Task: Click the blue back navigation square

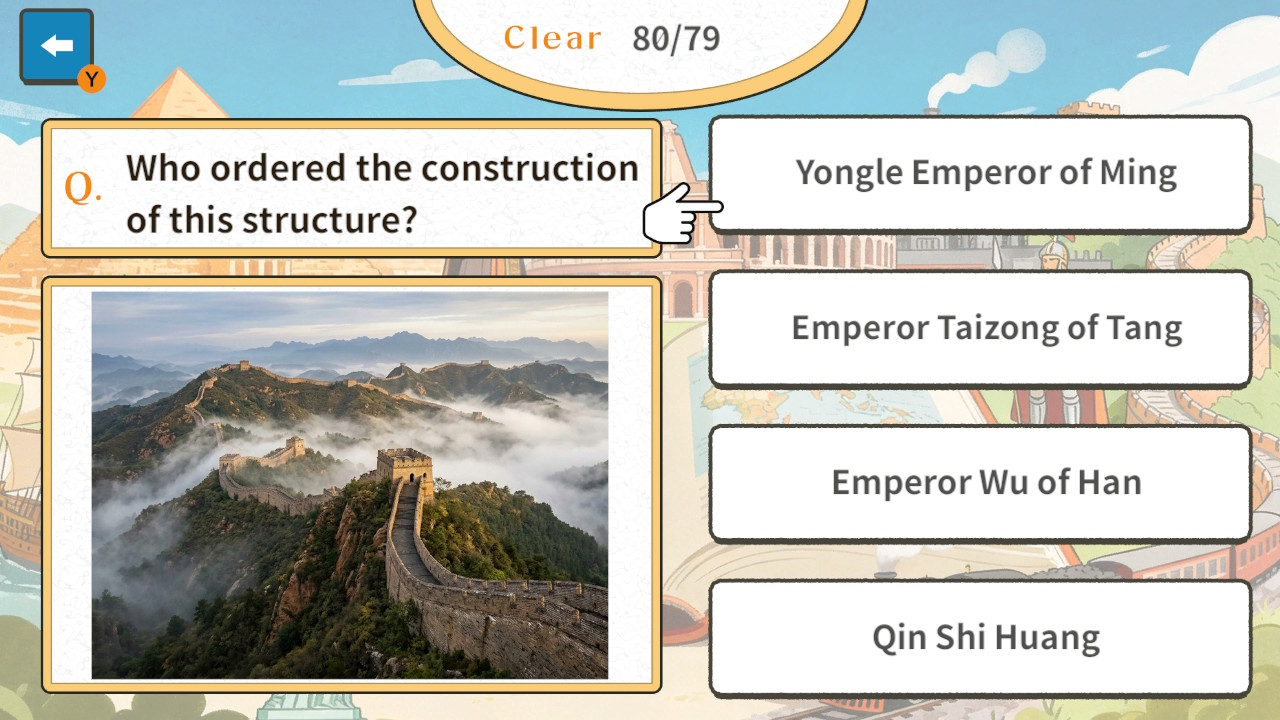Action: (57, 44)
